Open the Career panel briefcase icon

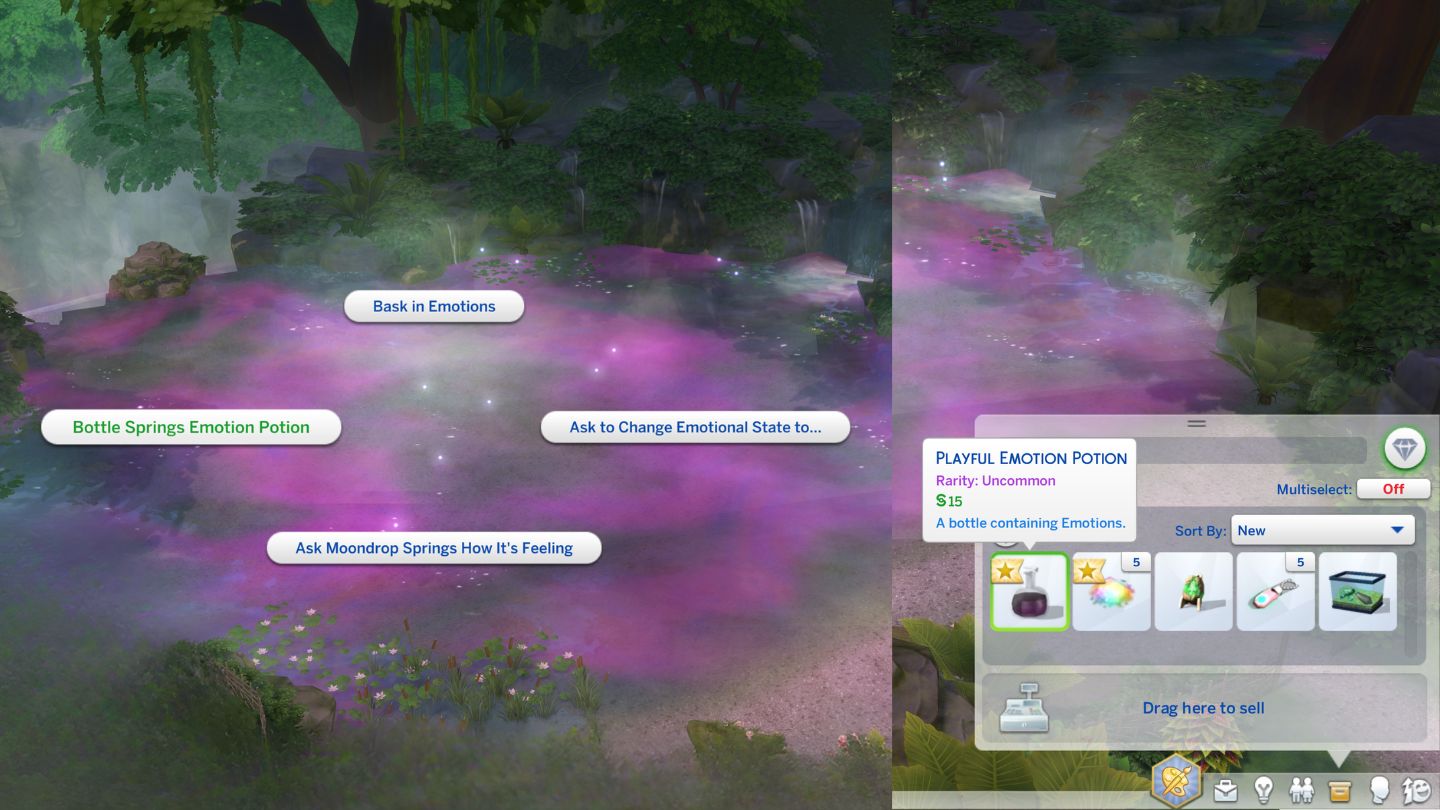click(1225, 788)
